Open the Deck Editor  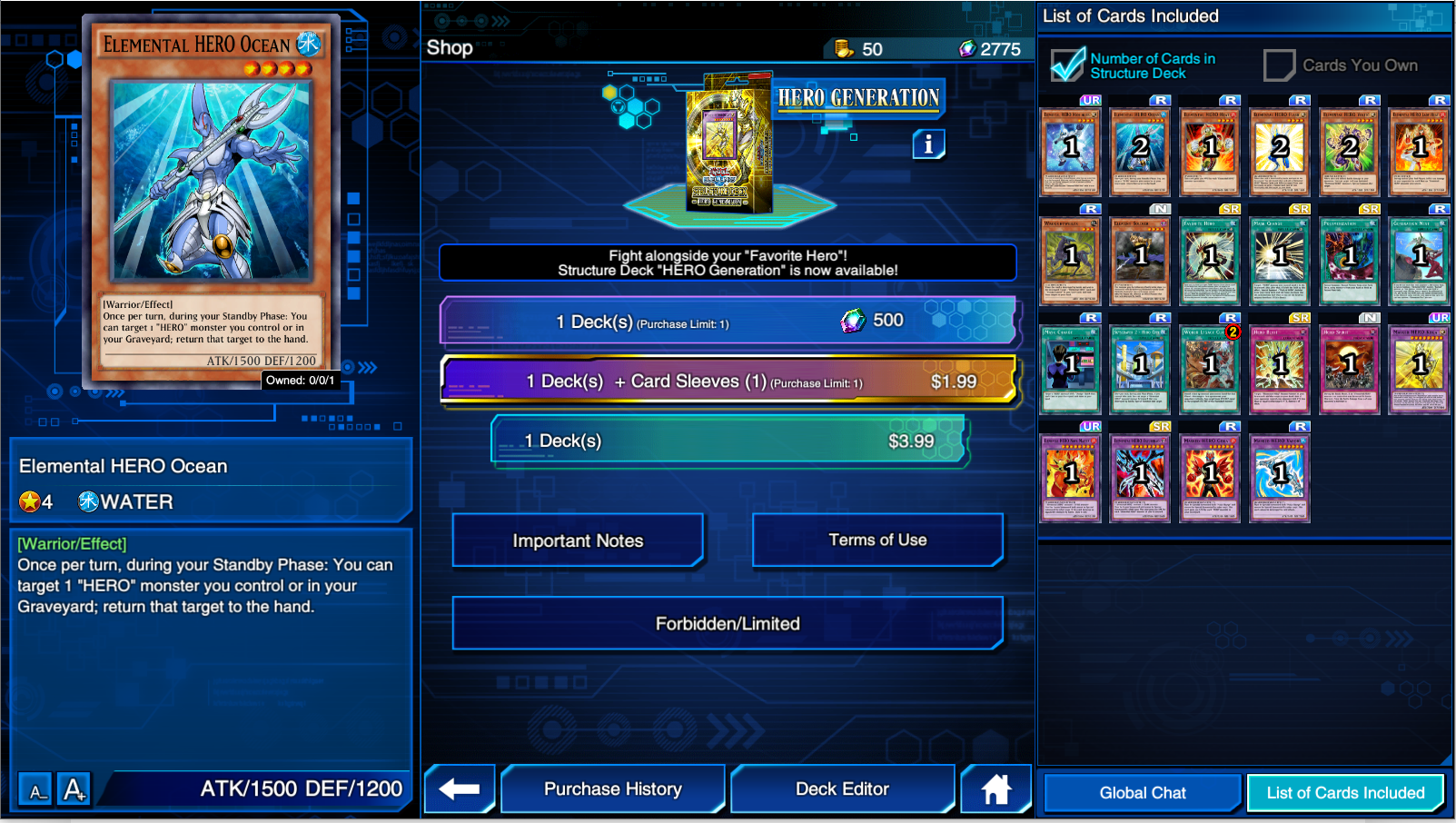coord(842,788)
